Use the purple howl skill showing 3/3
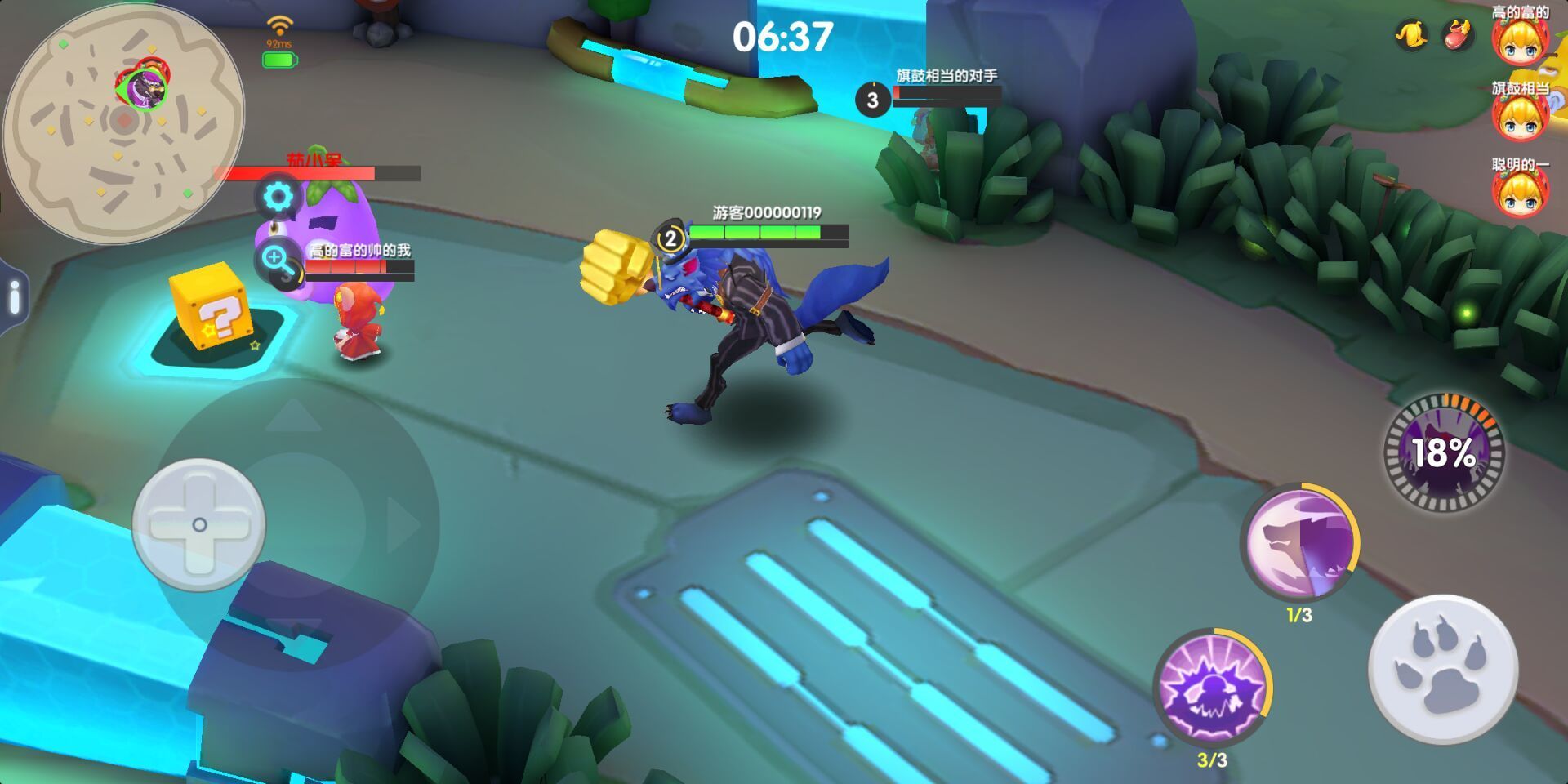 1212,688
